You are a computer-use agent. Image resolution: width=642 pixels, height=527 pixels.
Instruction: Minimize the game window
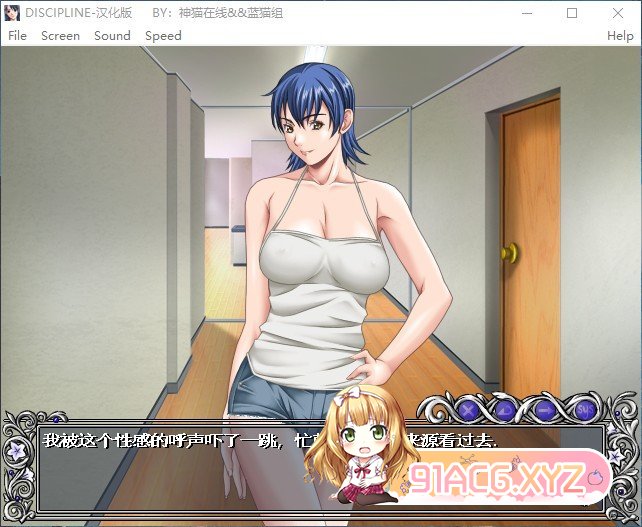point(526,13)
